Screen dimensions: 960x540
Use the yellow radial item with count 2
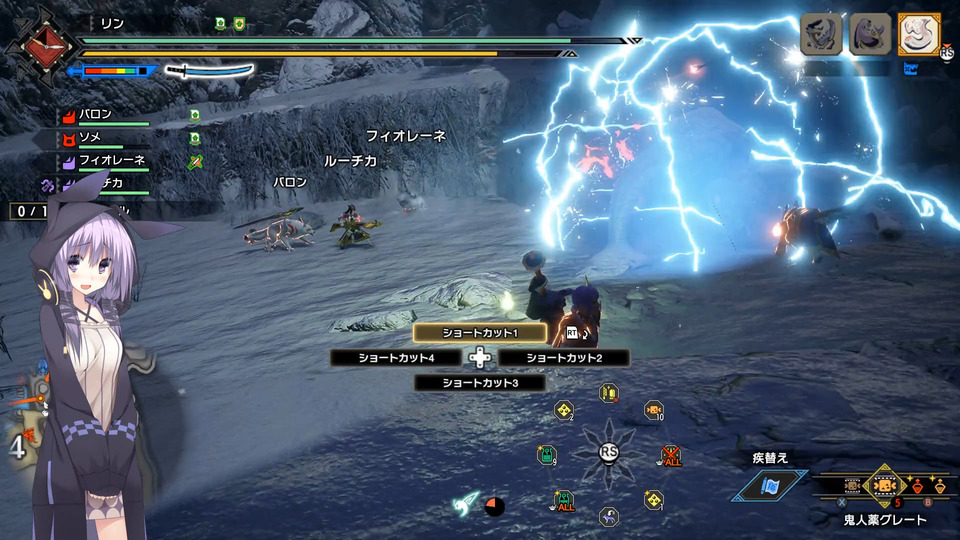564,410
